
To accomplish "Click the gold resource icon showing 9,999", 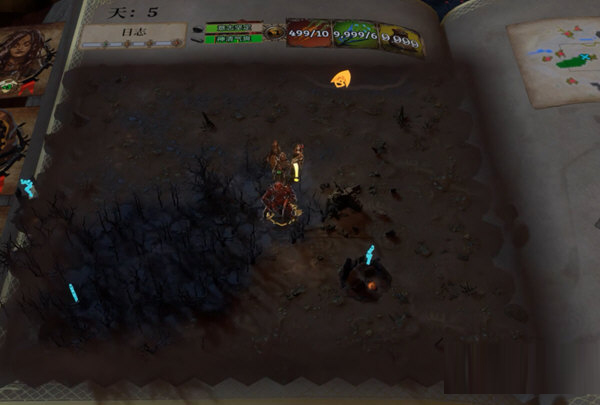I will coord(400,41).
